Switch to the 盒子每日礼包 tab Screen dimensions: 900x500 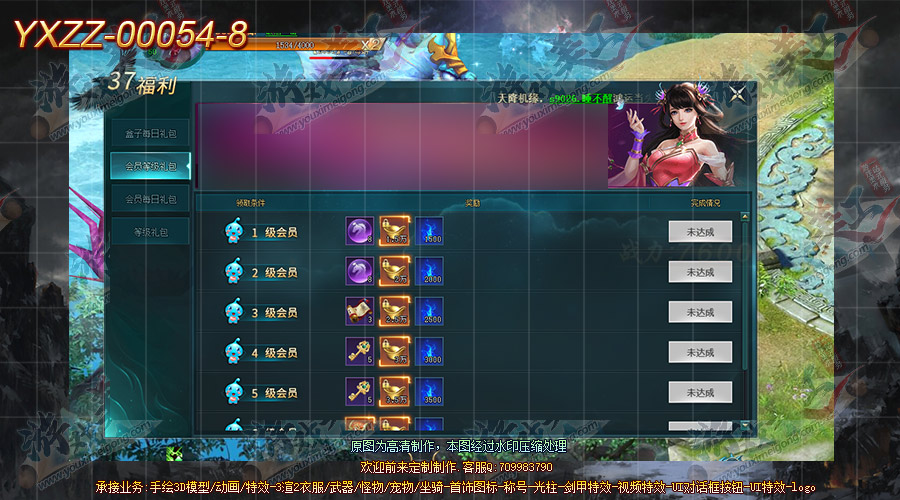[150, 133]
